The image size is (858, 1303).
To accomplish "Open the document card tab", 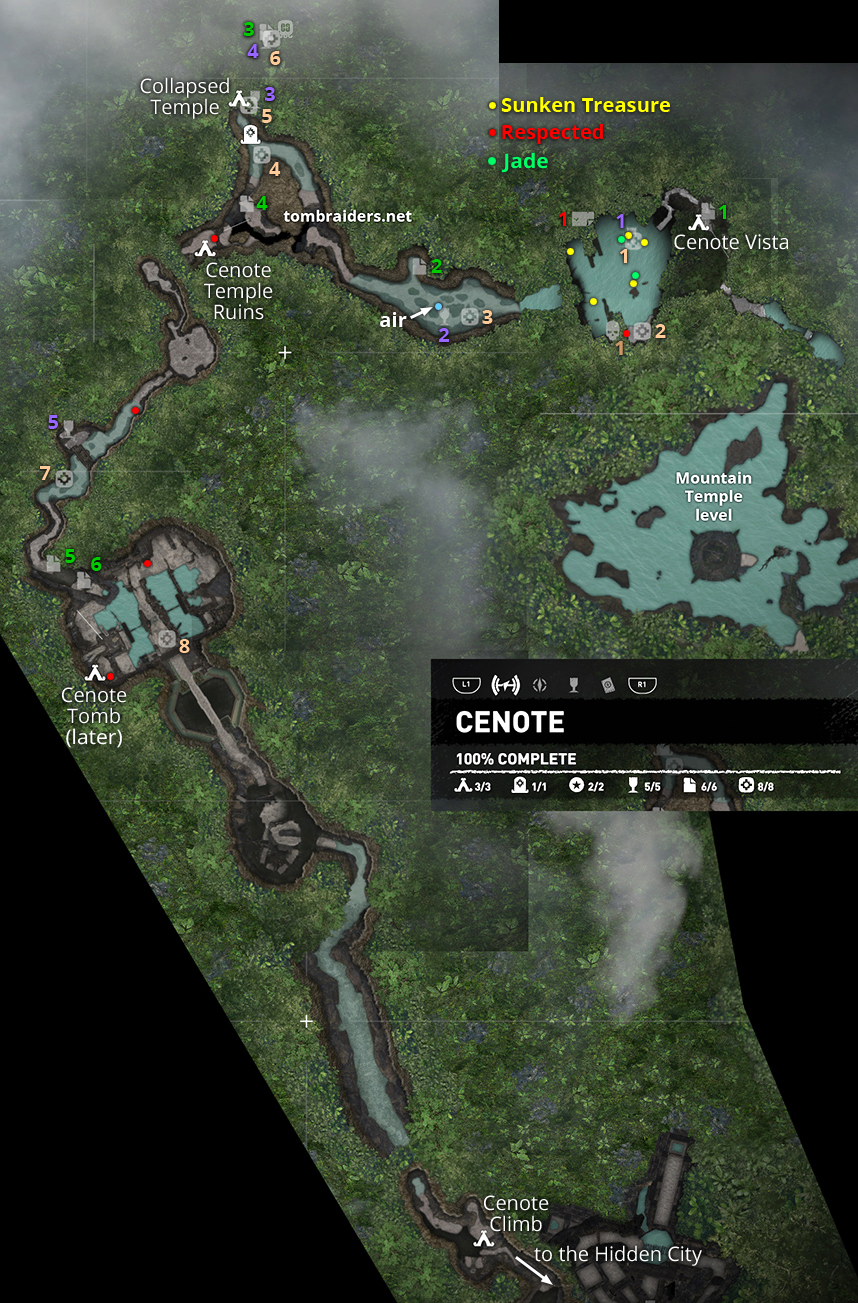I will tap(606, 685).
